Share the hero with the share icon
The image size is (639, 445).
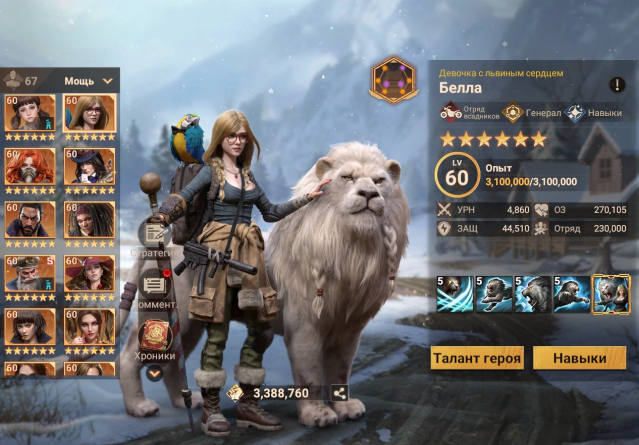pyautogui.click(x=339, y=393)
